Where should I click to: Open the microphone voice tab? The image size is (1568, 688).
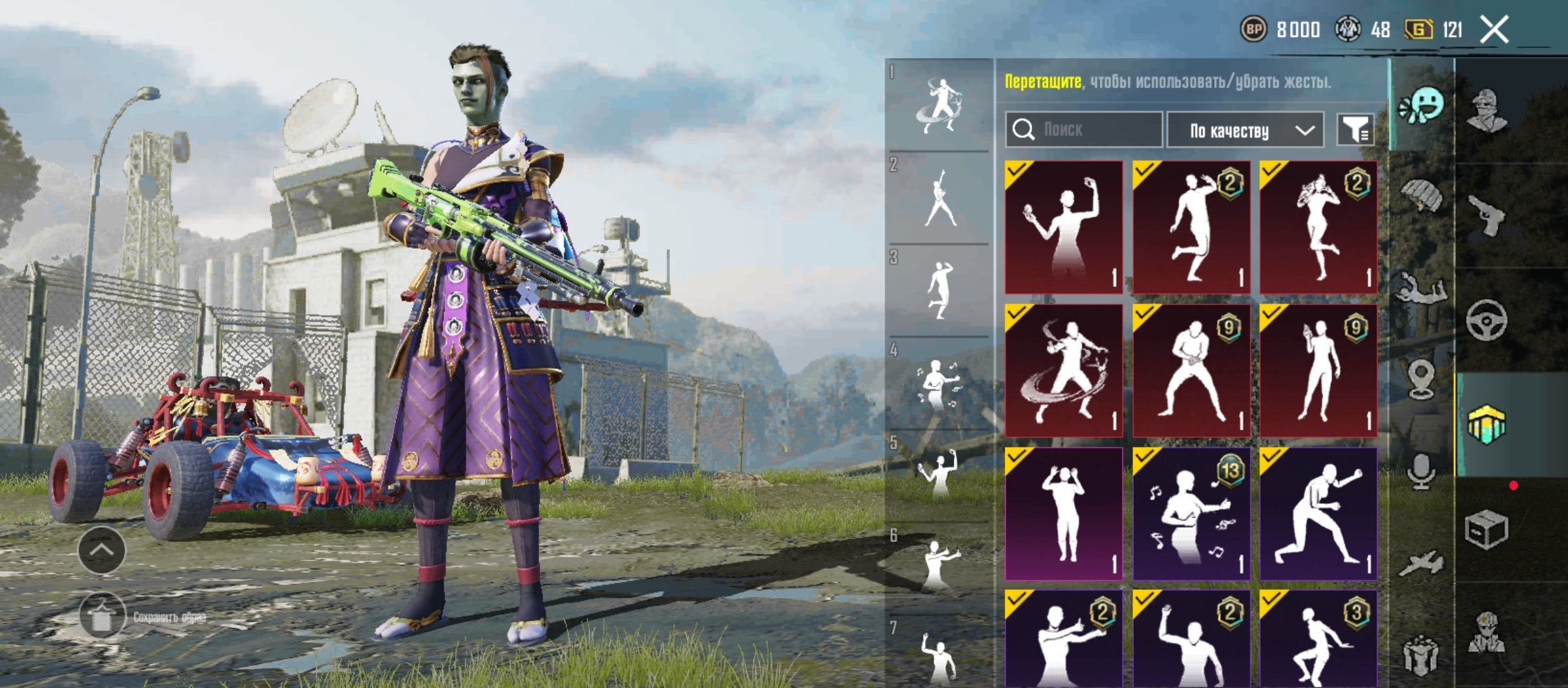click(1421, 471)
